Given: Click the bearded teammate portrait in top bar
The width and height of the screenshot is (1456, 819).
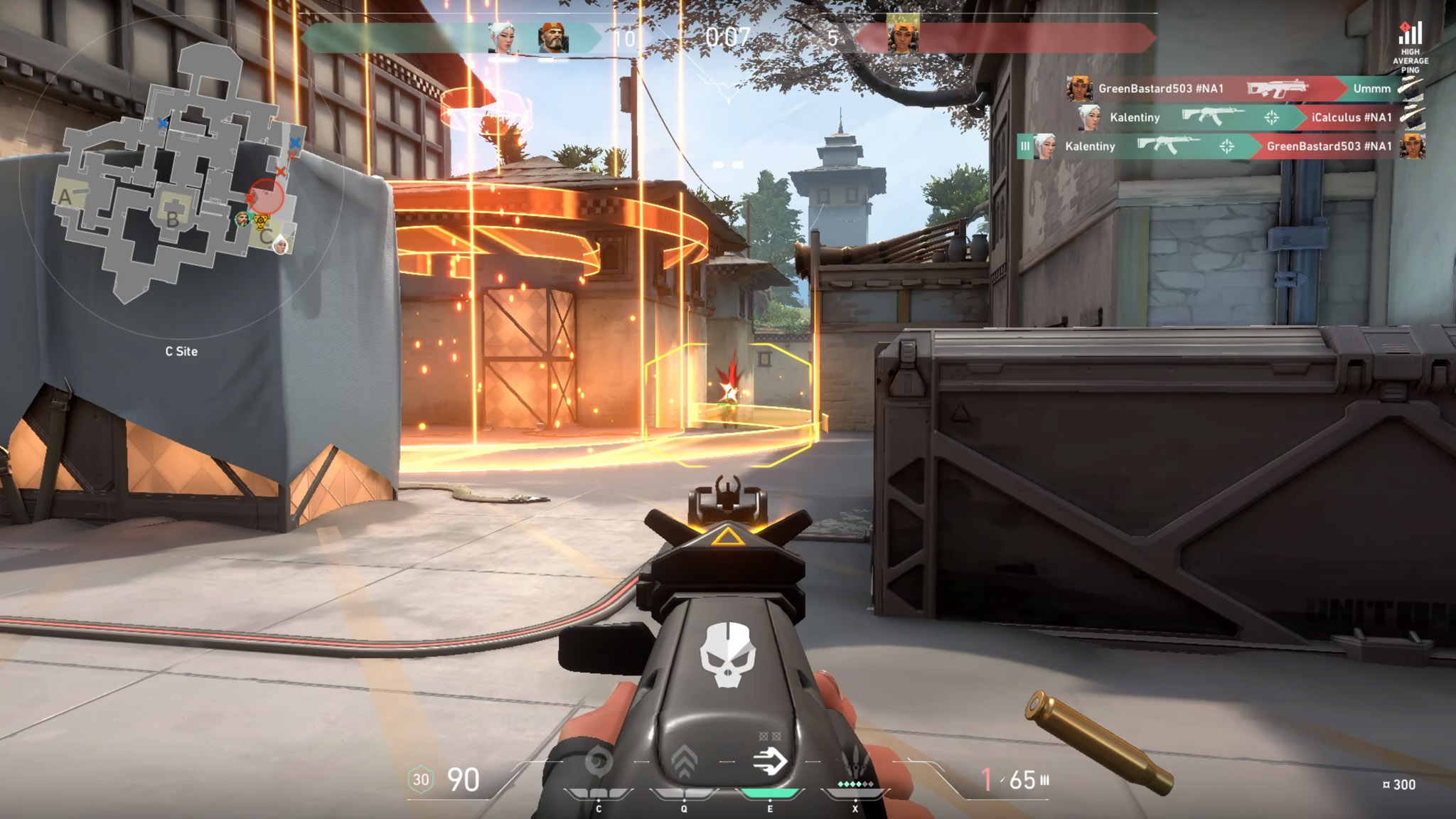Looking at the screenshot, I should [x=553, y=38].
